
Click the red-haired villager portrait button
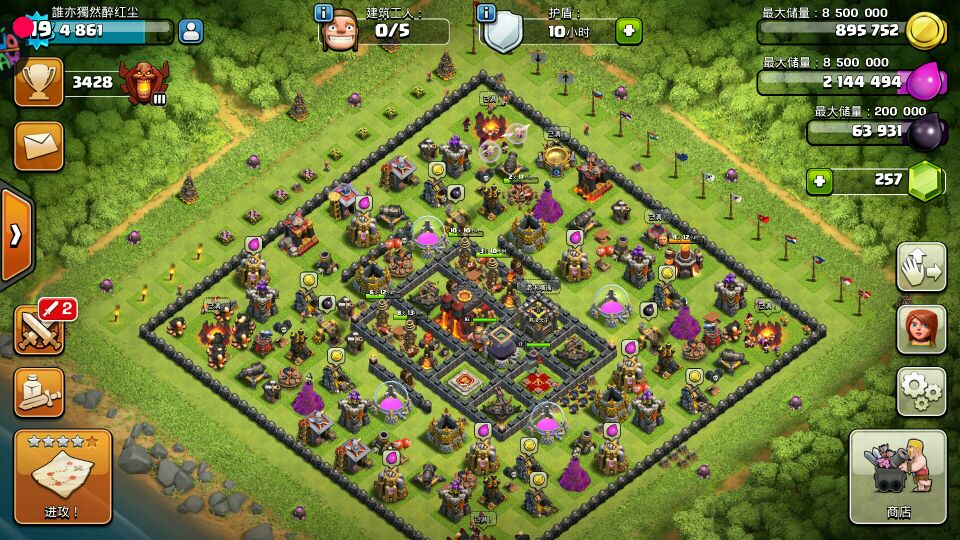921,329
